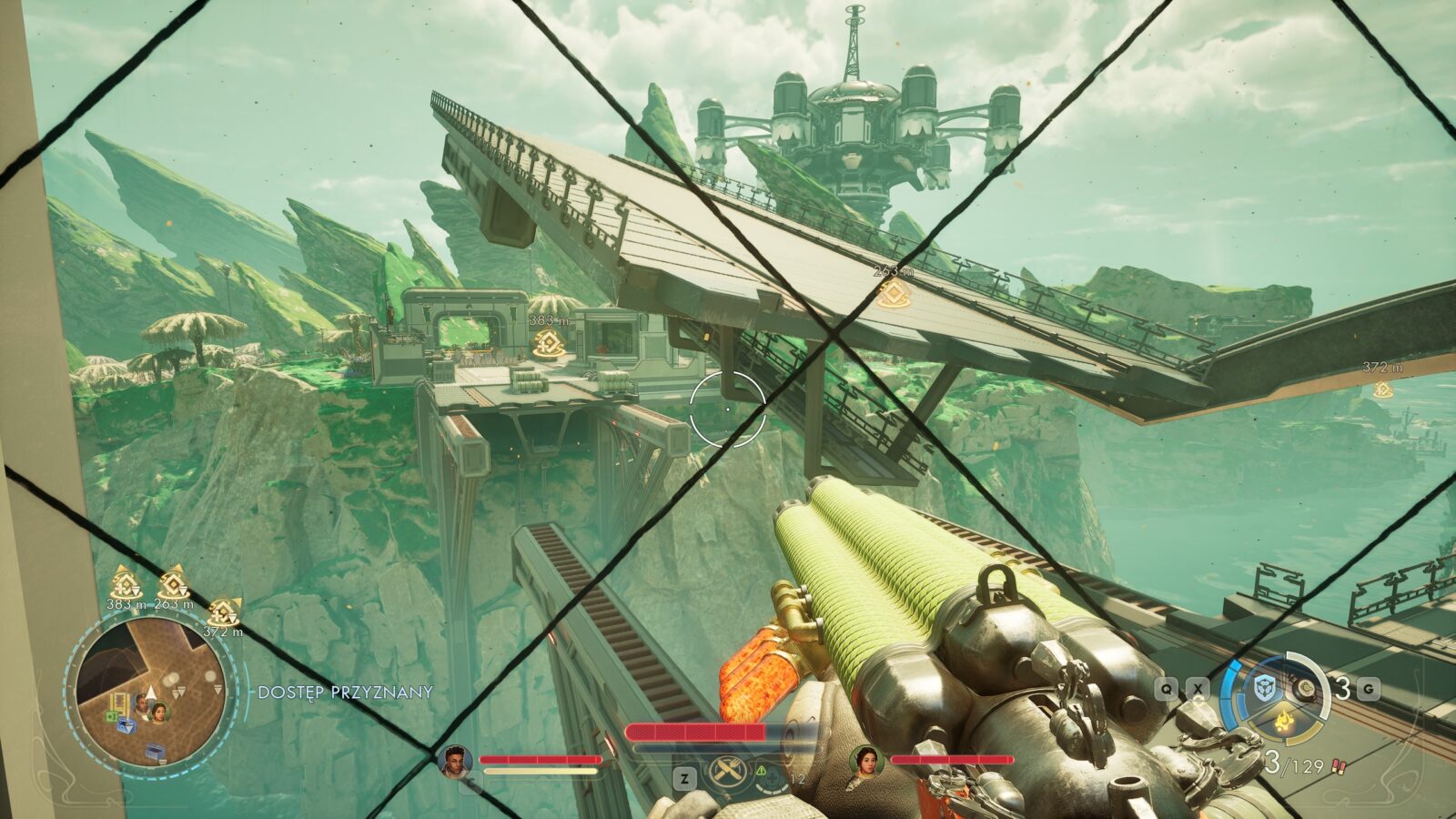Click the 263 m waypoint marker in world view
Screen dimensions: 1456x819
pos(893,293)
